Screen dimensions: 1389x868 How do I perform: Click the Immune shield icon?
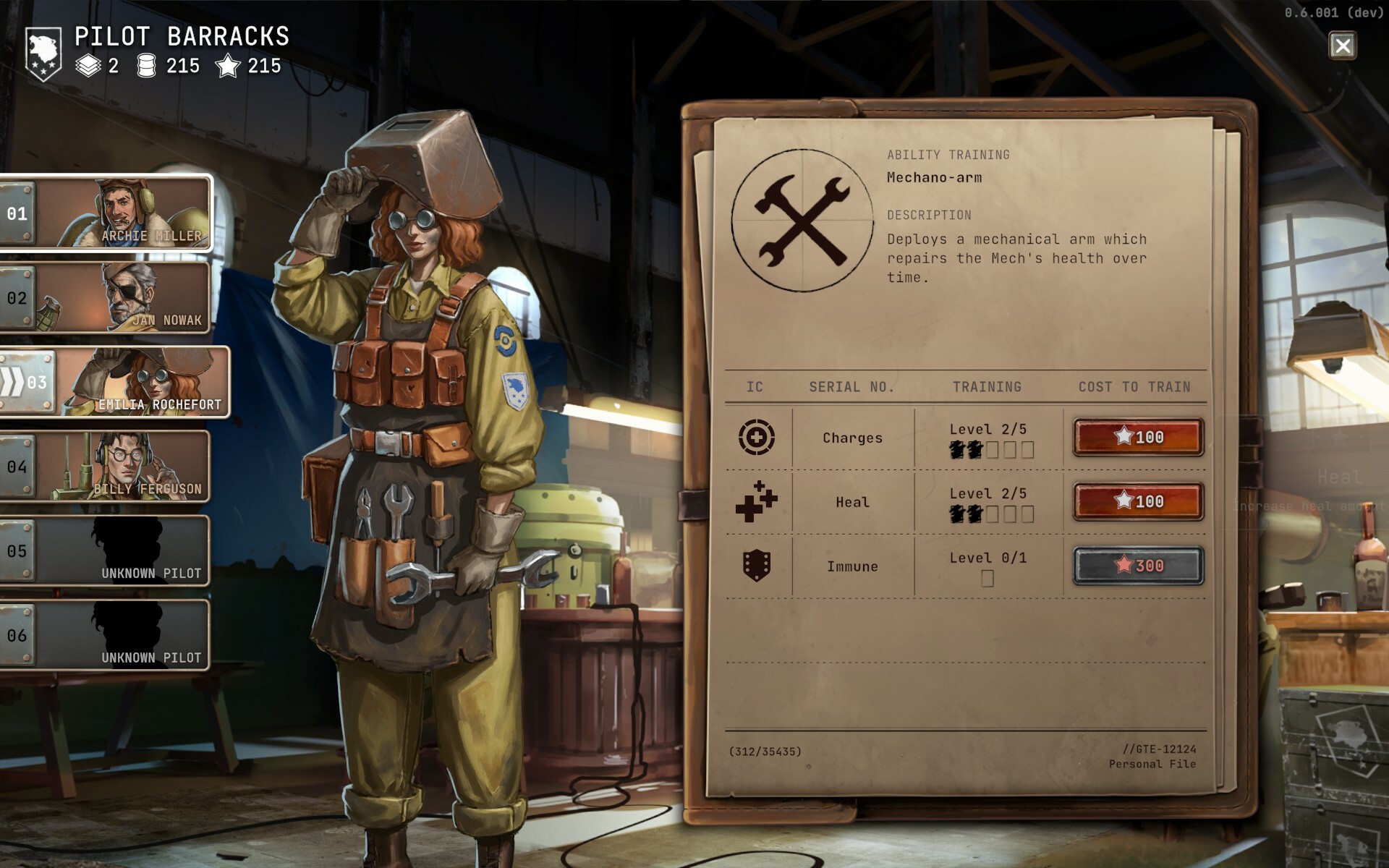coord(756,566)
